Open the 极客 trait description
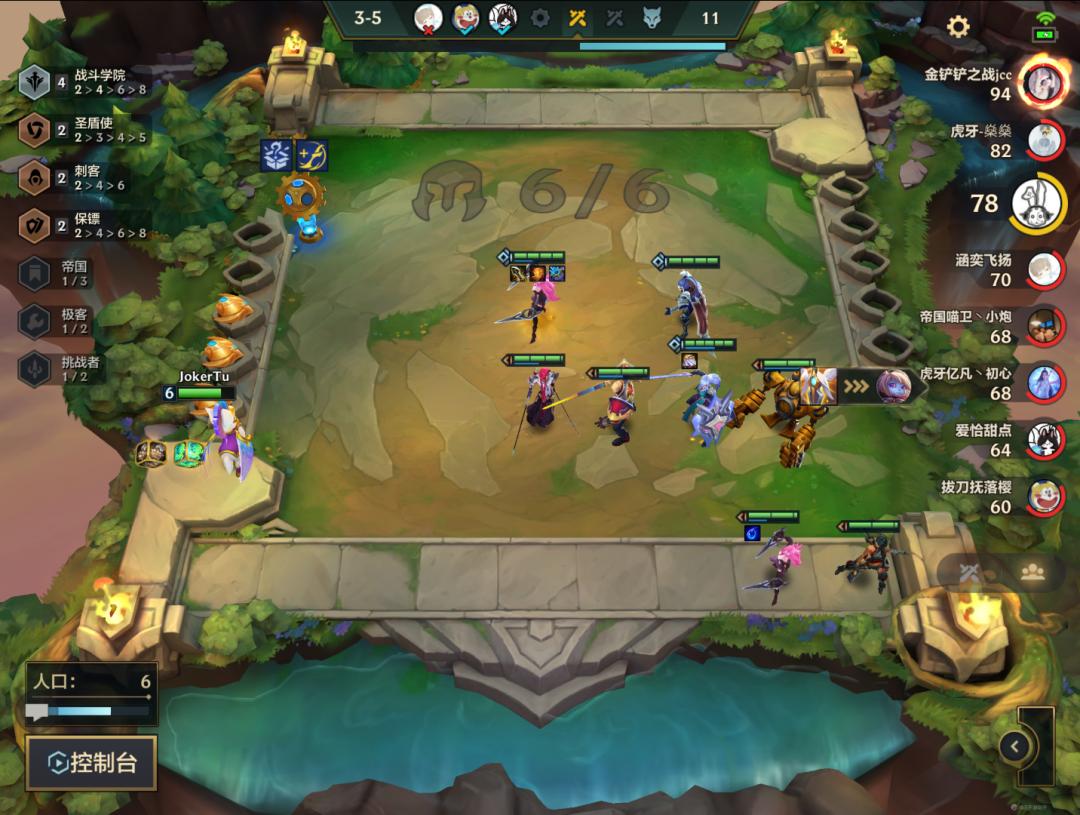 70,321
